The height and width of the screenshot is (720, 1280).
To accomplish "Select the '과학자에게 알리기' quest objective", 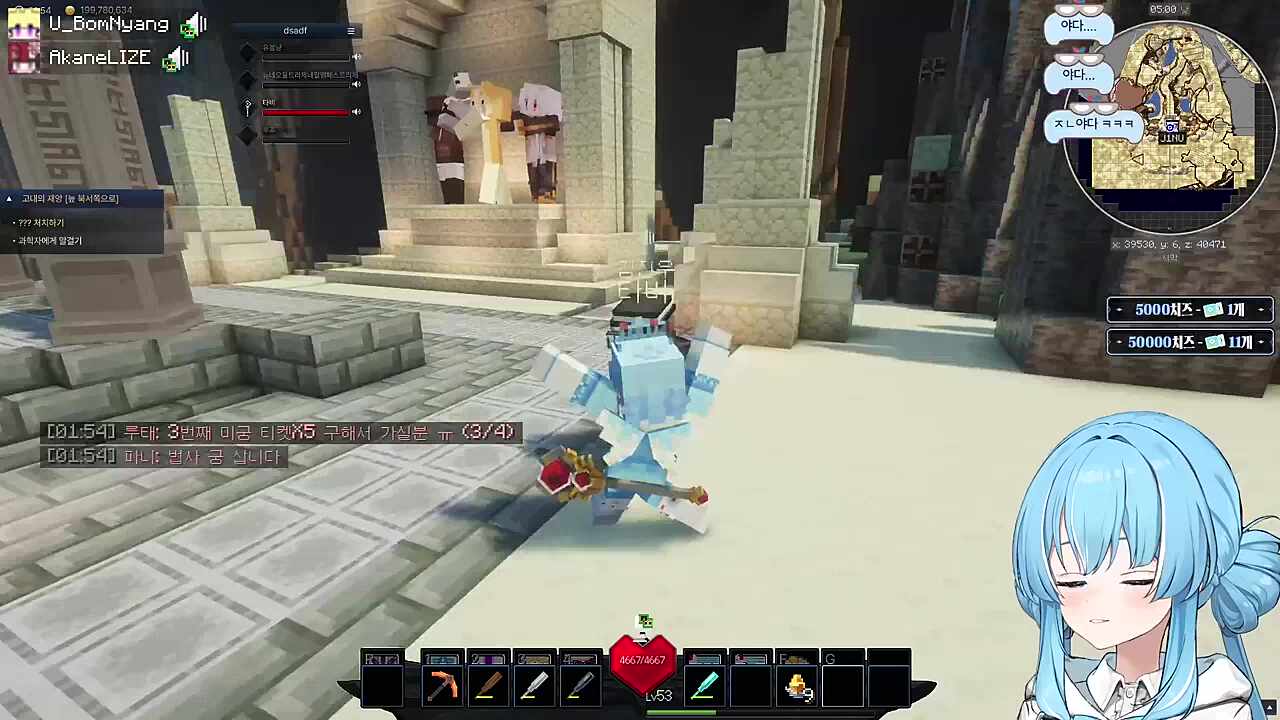I will click(49, 241).
